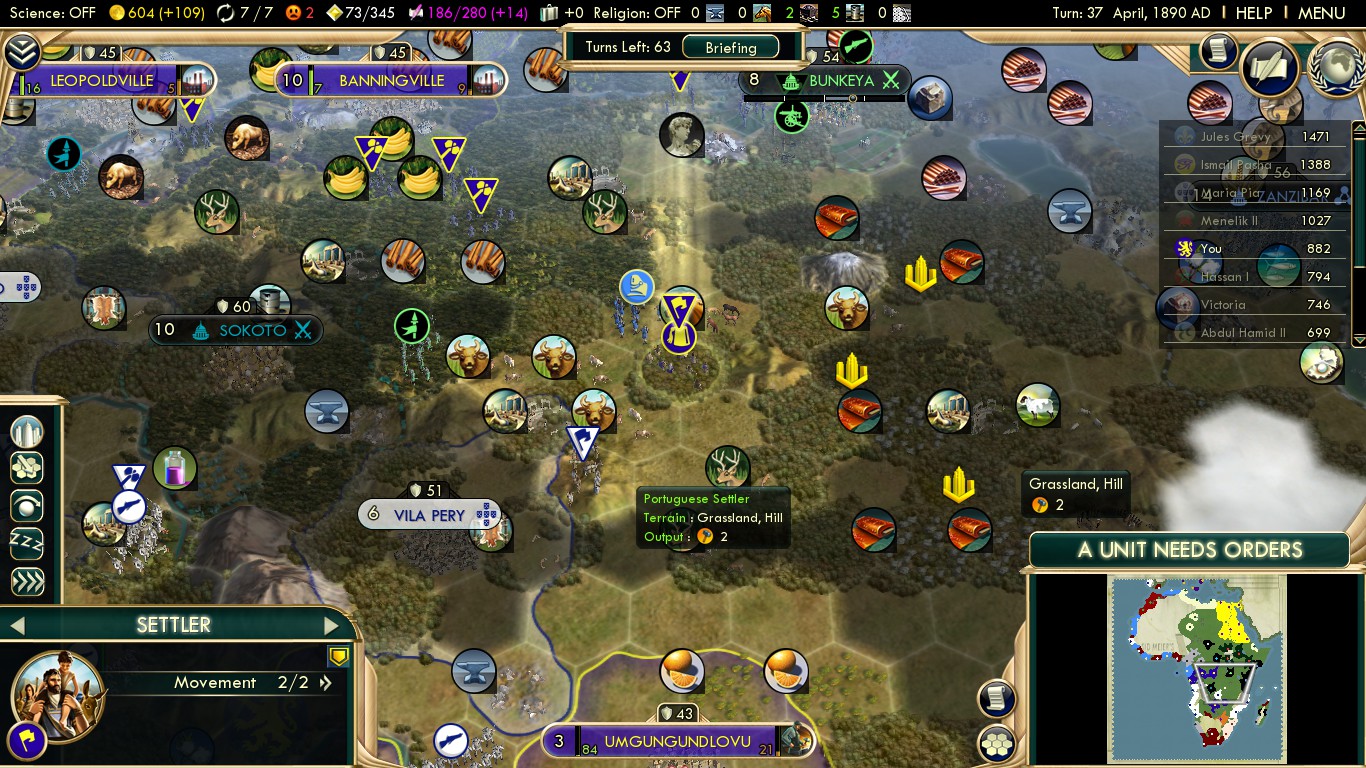Viewport: 1366px width, 768px height.
Task: Found a city with the Settler
Action: click(27, 432)
